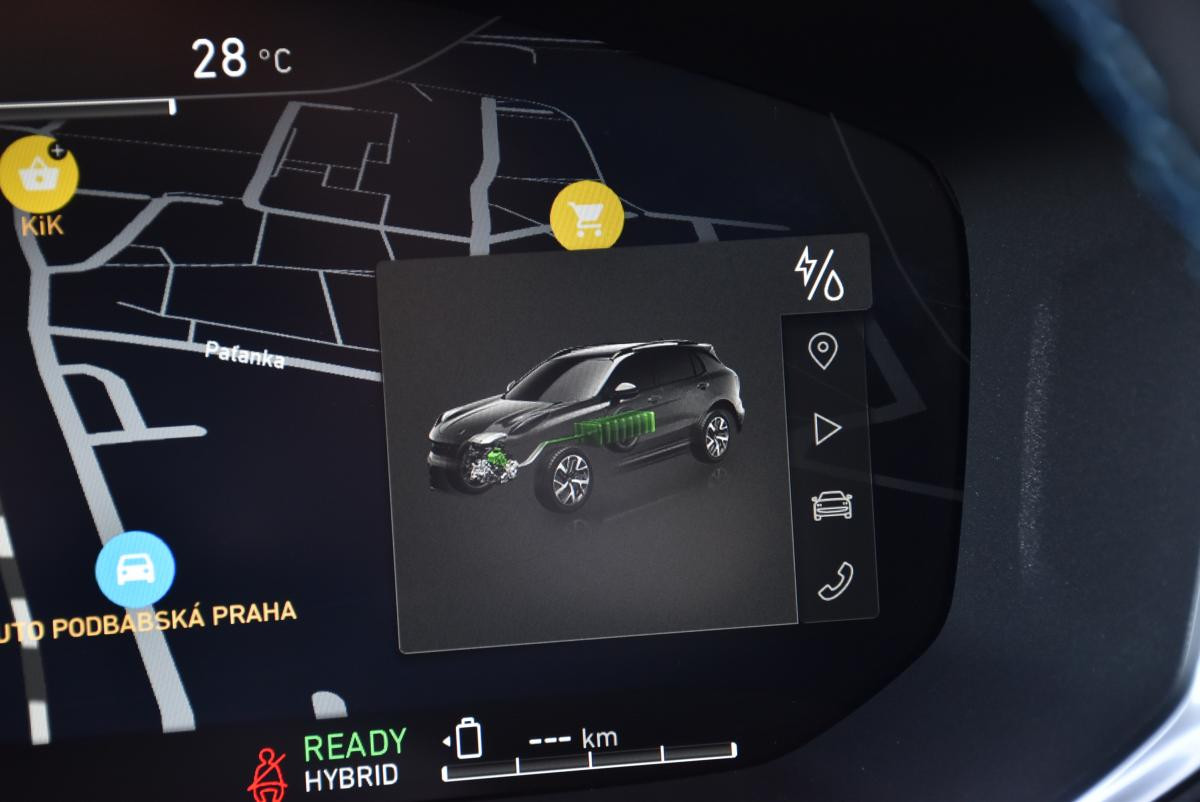Click the yellow shopping cart map marker

click(x=587, y=216)
